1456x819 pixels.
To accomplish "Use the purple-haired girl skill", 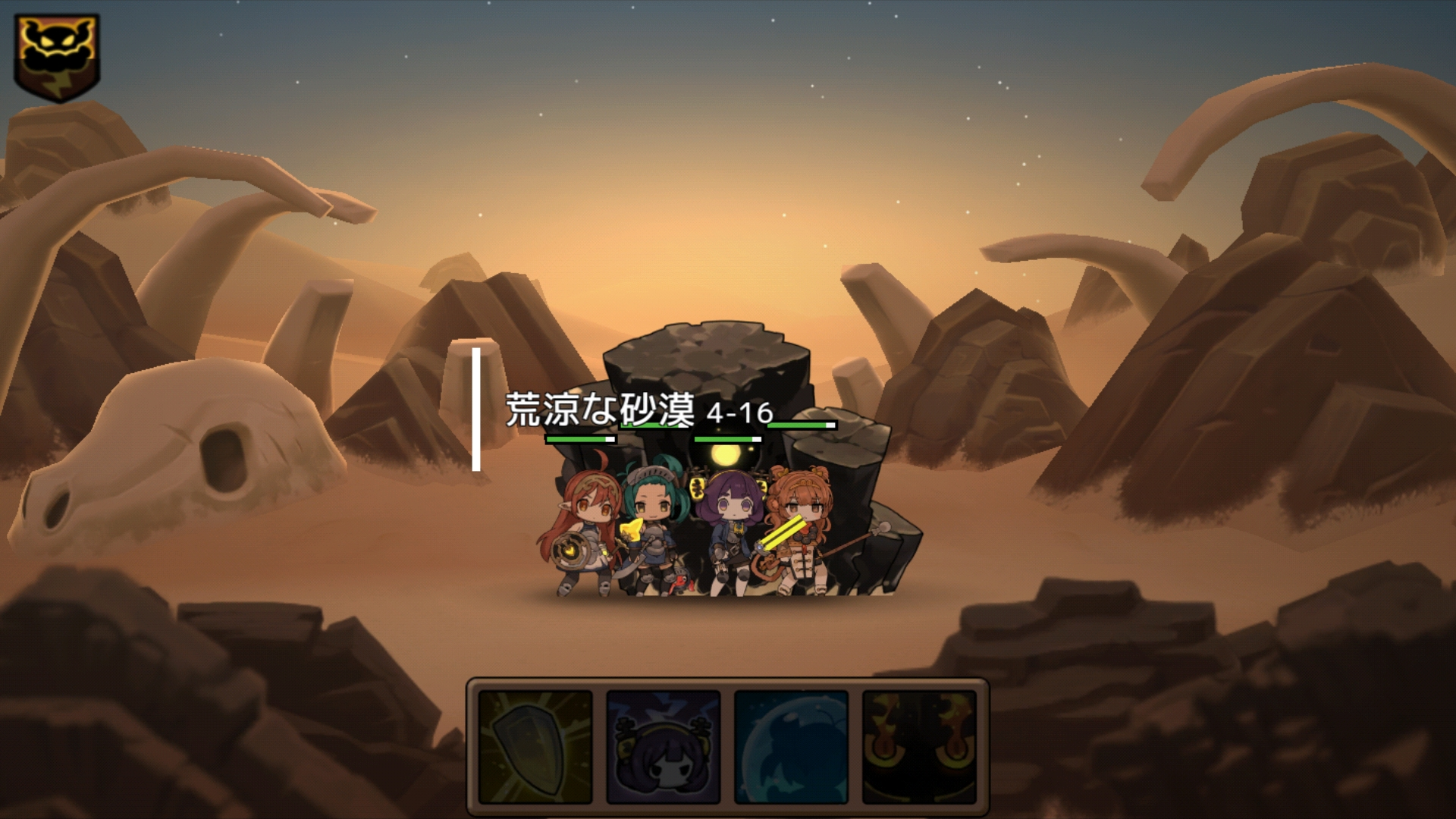I will 664,747.
